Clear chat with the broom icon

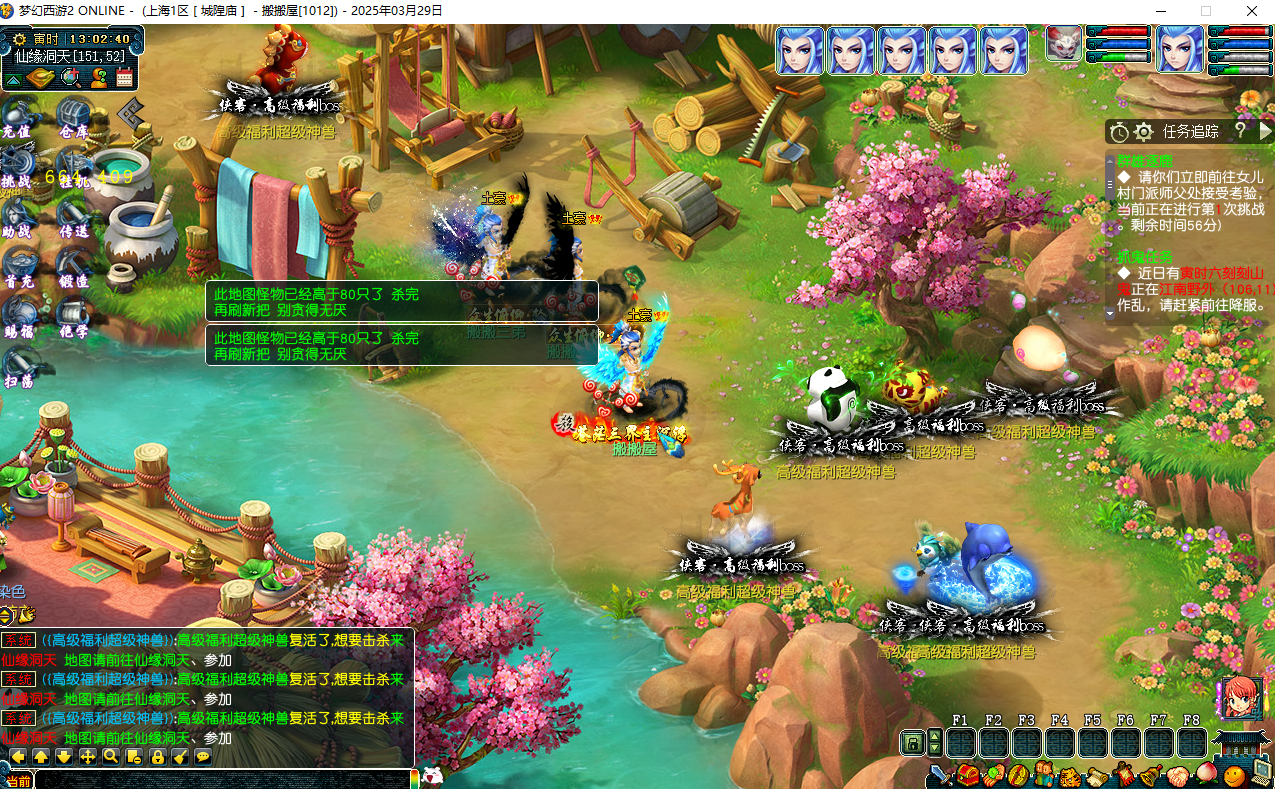[x=180, y=757]
